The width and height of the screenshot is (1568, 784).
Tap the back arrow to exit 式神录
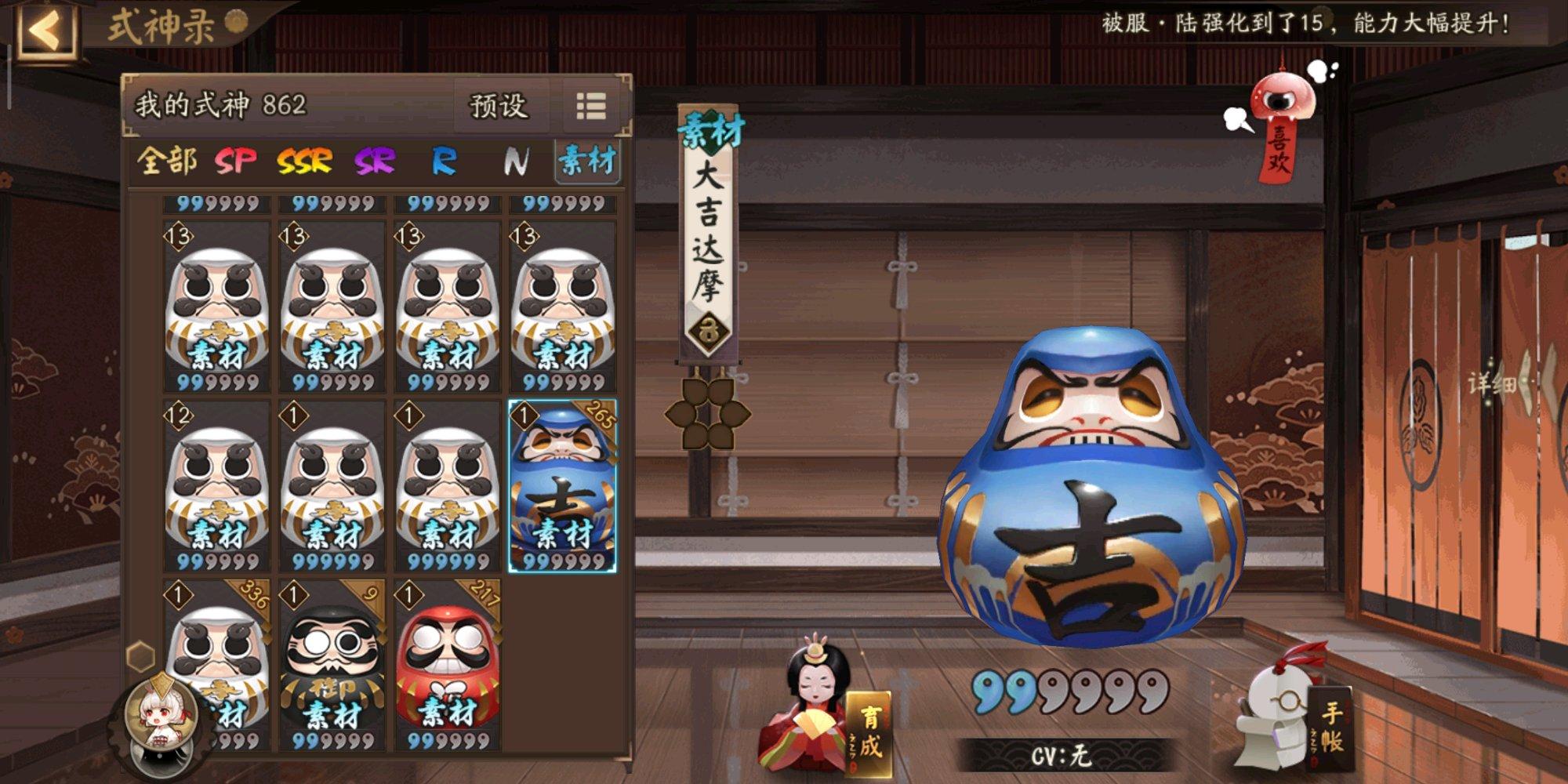(x=47, y=30)
